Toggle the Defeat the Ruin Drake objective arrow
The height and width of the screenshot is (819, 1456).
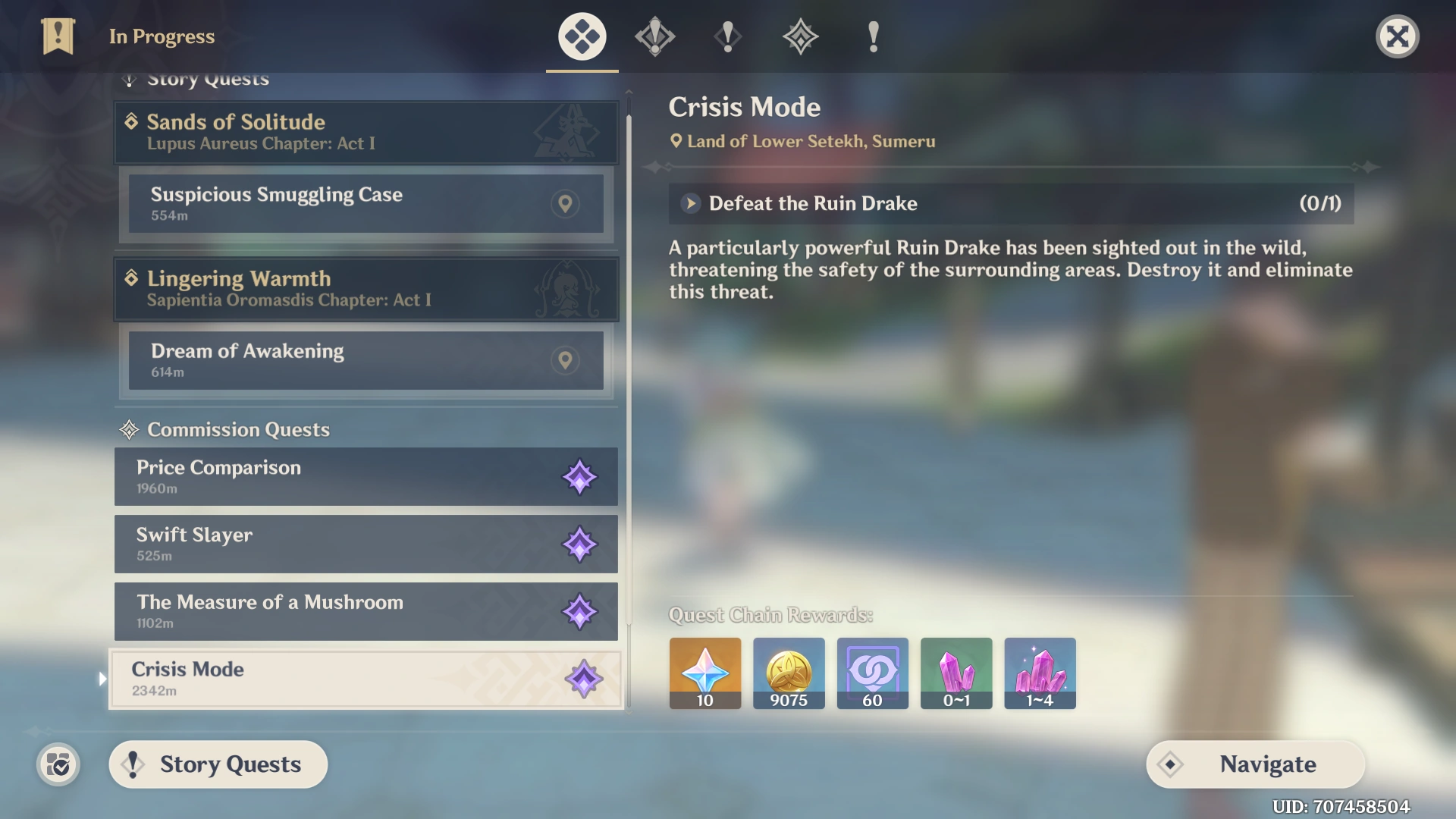click(x=689, y=203)
